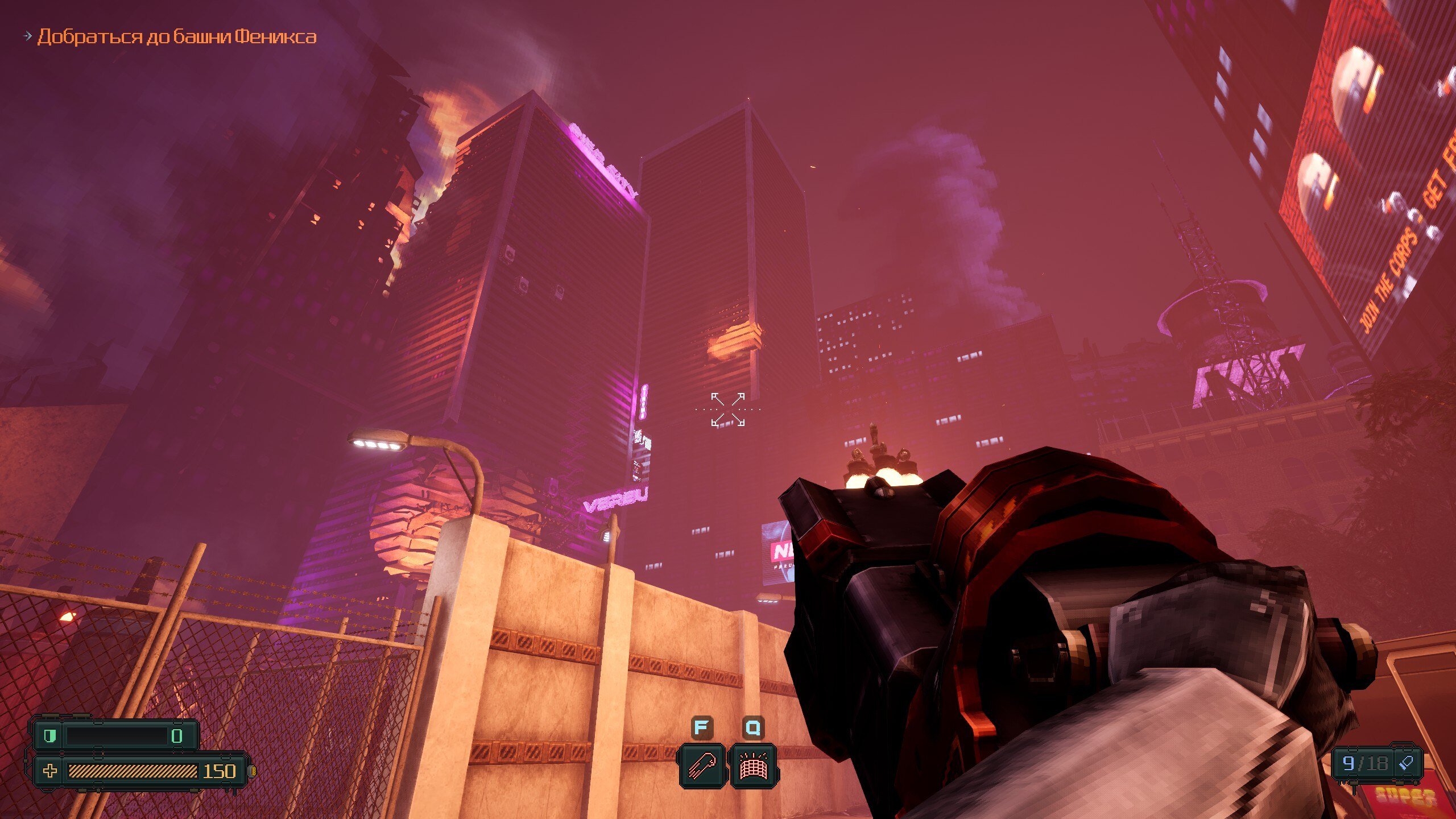Activate the punching fist ability

702,766
